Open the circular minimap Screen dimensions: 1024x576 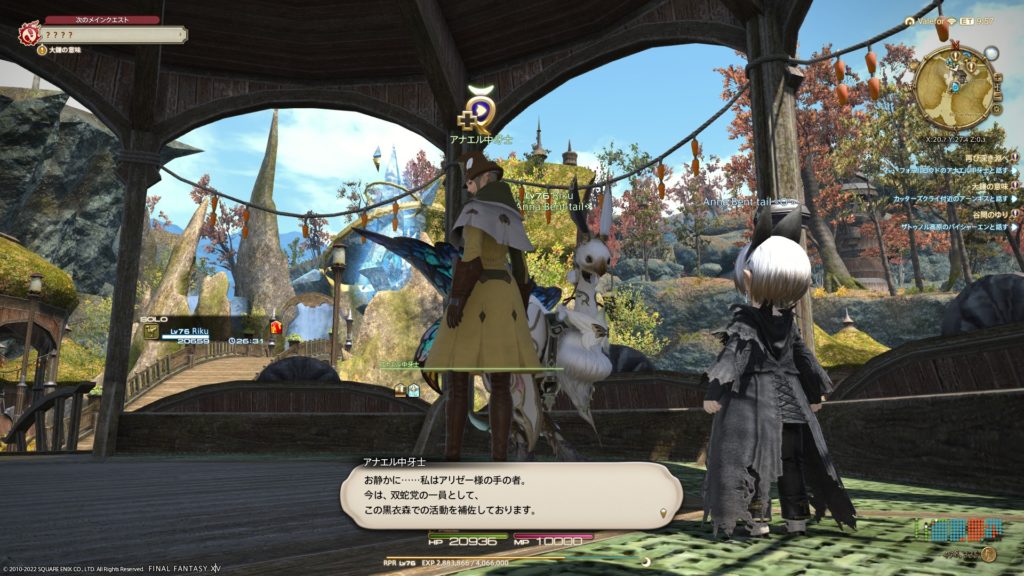(954, 86)
